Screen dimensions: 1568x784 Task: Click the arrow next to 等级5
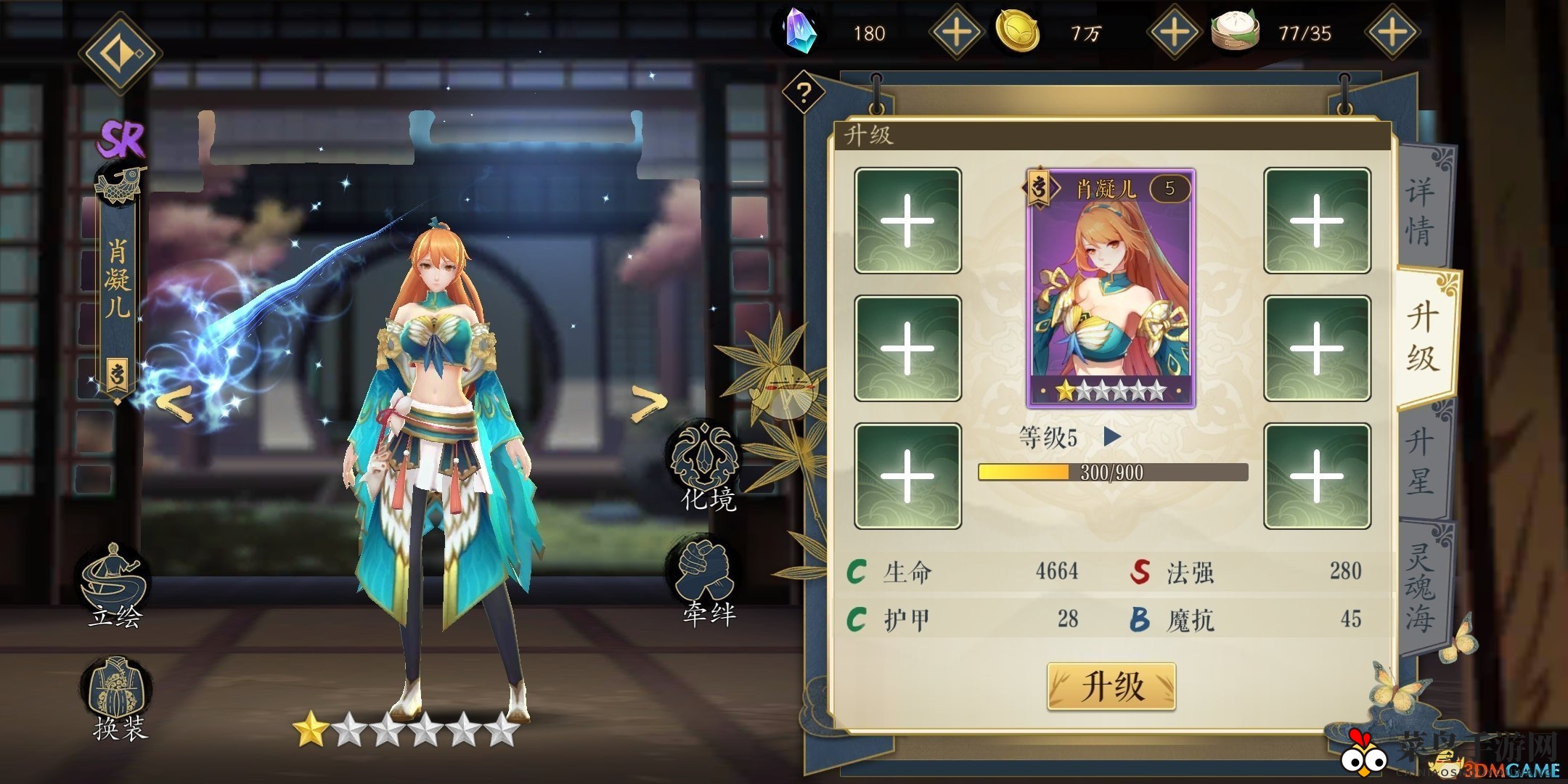click(x=1113, y=437)
